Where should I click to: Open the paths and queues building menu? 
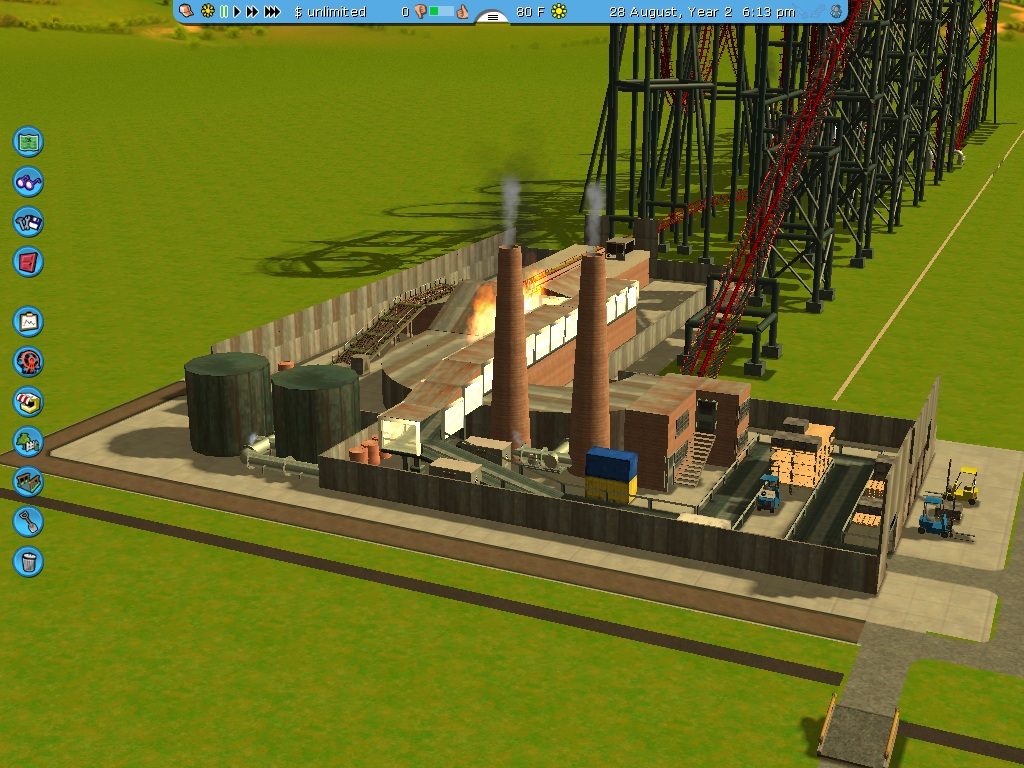point(28,481)
